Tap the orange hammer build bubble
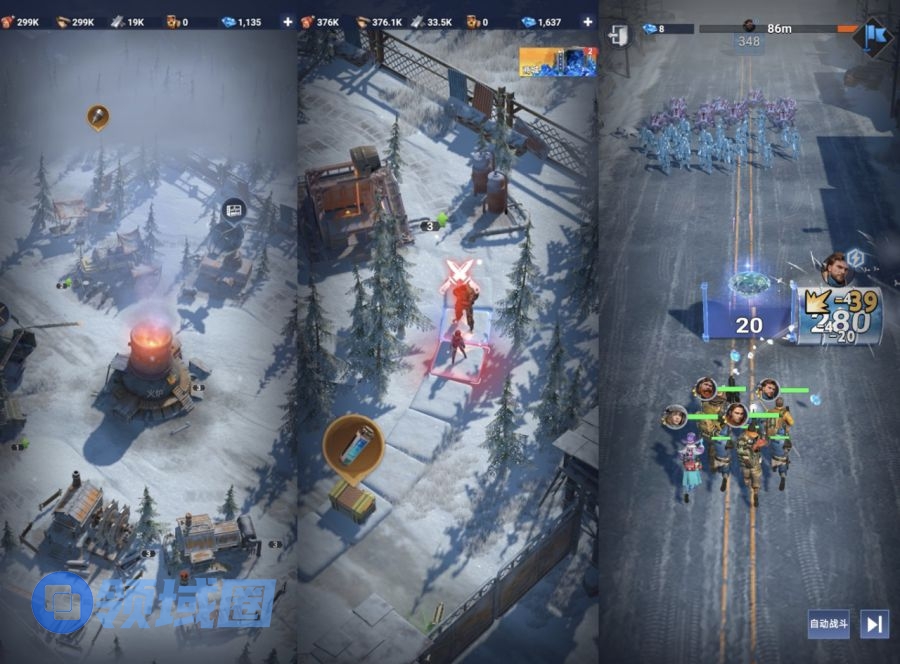Image resolution: width=900 pixels, height=664 pixels. click(x=98, y=117)
